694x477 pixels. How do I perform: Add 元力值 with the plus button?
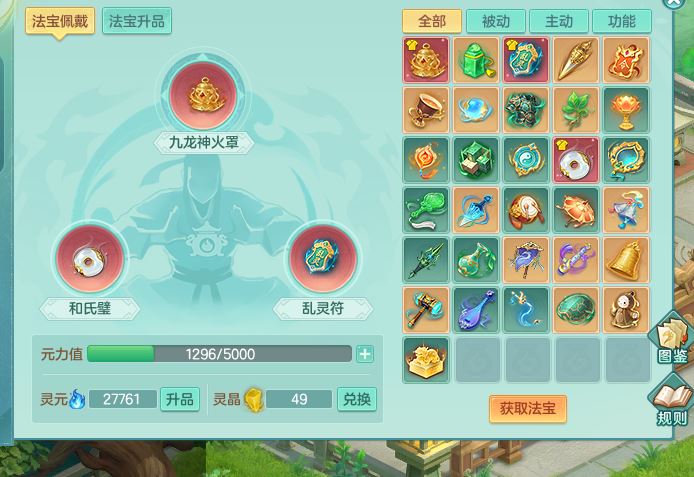tap(365, 354)
